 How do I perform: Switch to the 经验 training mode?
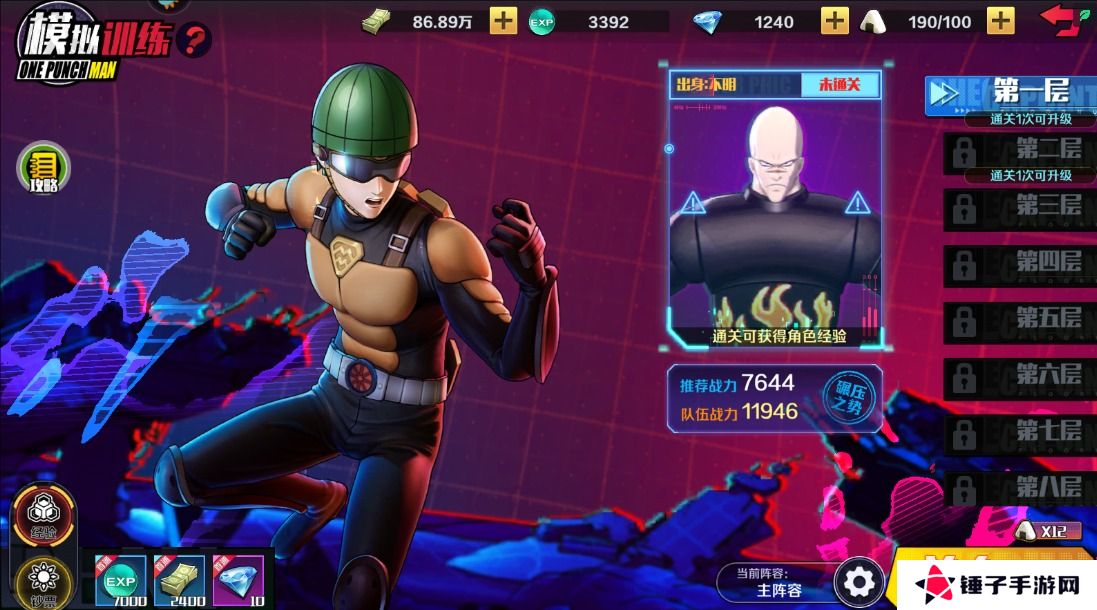tap(43, 515)
